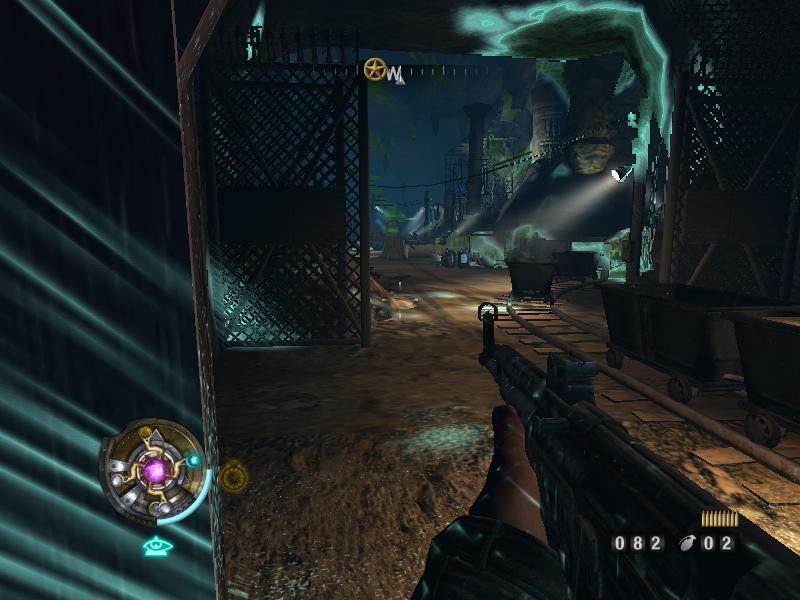Activate the cyan eye Veil Sight icon
Screen dimensions: 800x600
click(x=155, y=545)
